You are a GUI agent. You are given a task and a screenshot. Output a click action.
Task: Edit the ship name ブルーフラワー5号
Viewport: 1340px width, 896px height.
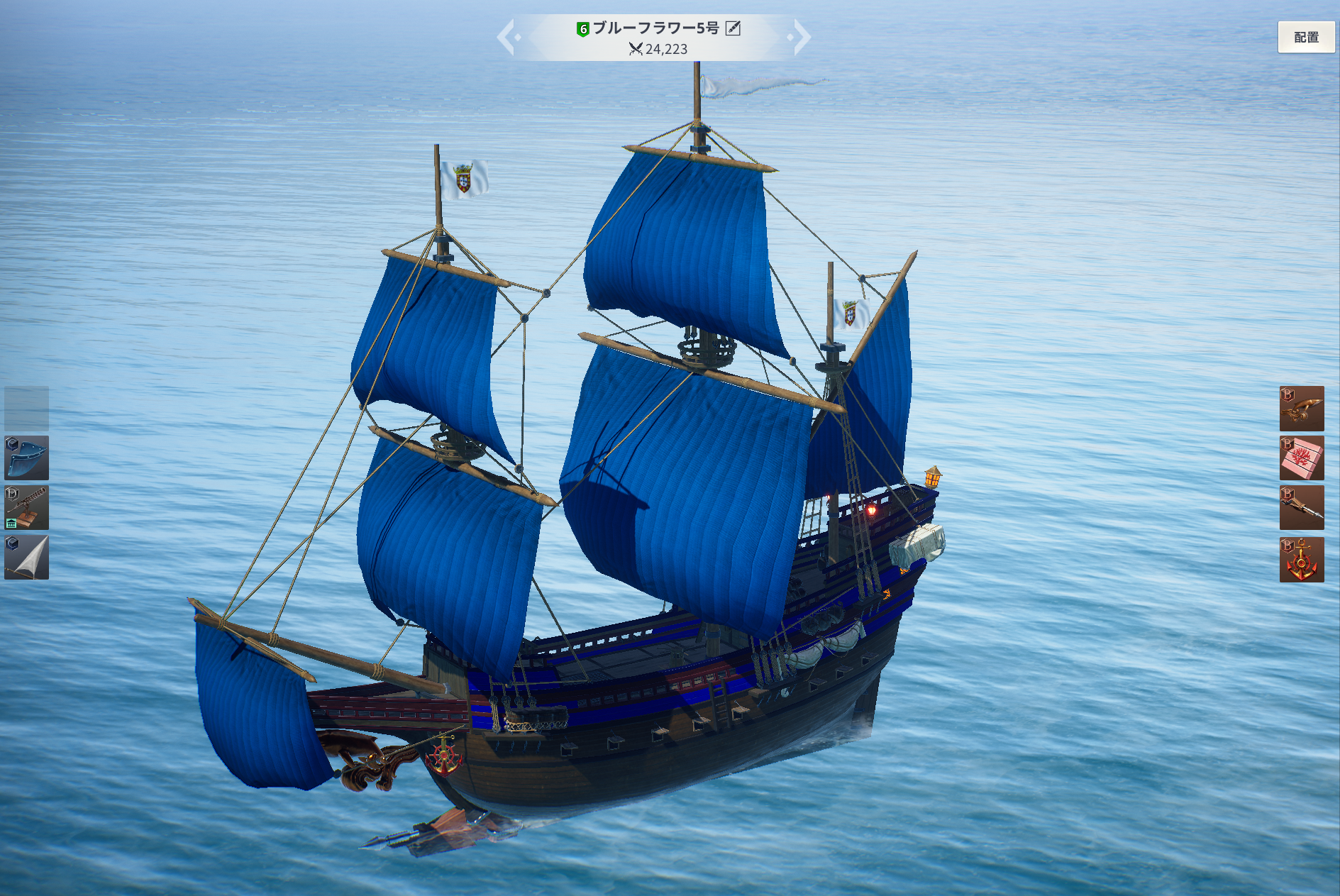733,28
